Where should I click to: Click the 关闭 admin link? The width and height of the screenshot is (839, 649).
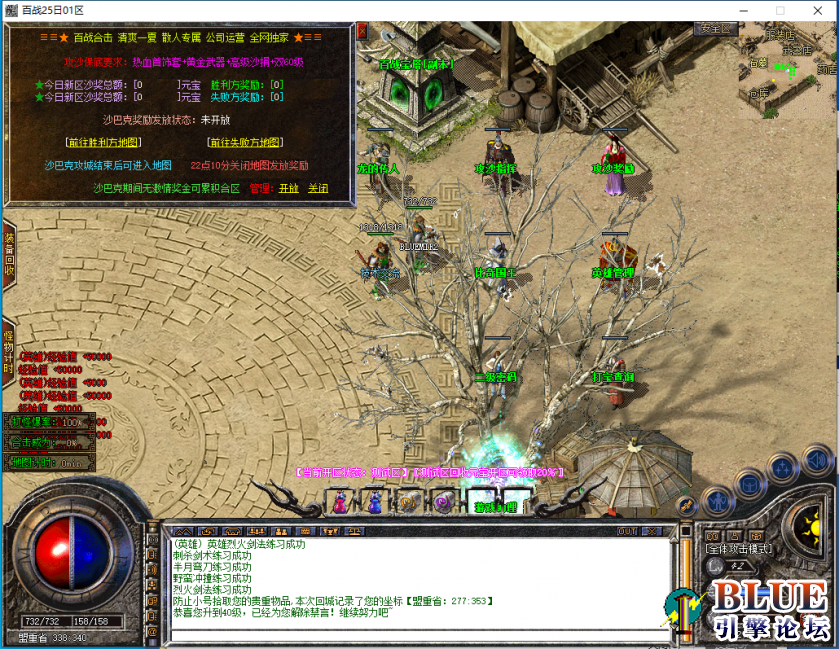317,188
